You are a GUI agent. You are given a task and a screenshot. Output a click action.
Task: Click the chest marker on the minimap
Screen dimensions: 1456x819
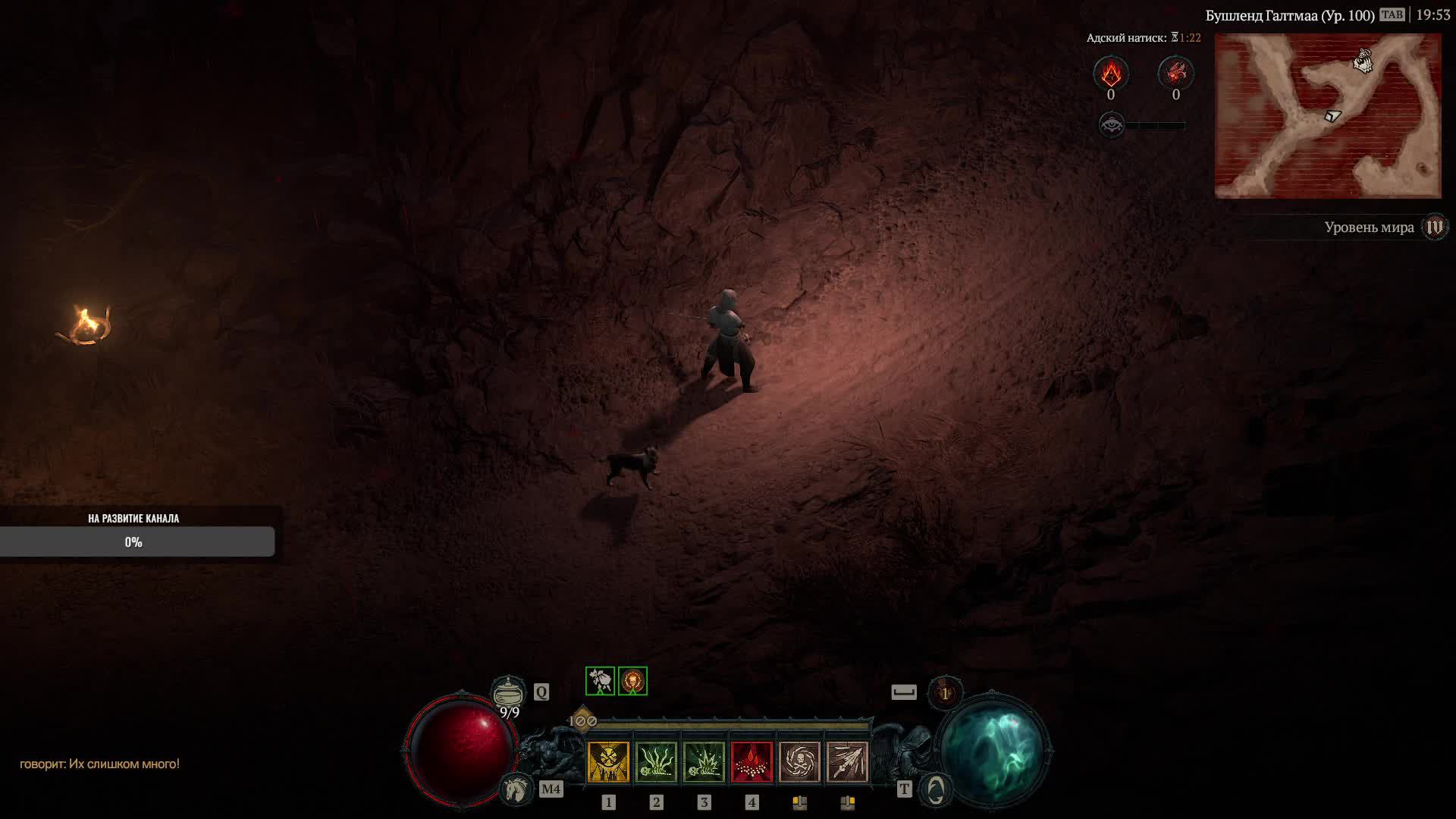click(1363, 61)
